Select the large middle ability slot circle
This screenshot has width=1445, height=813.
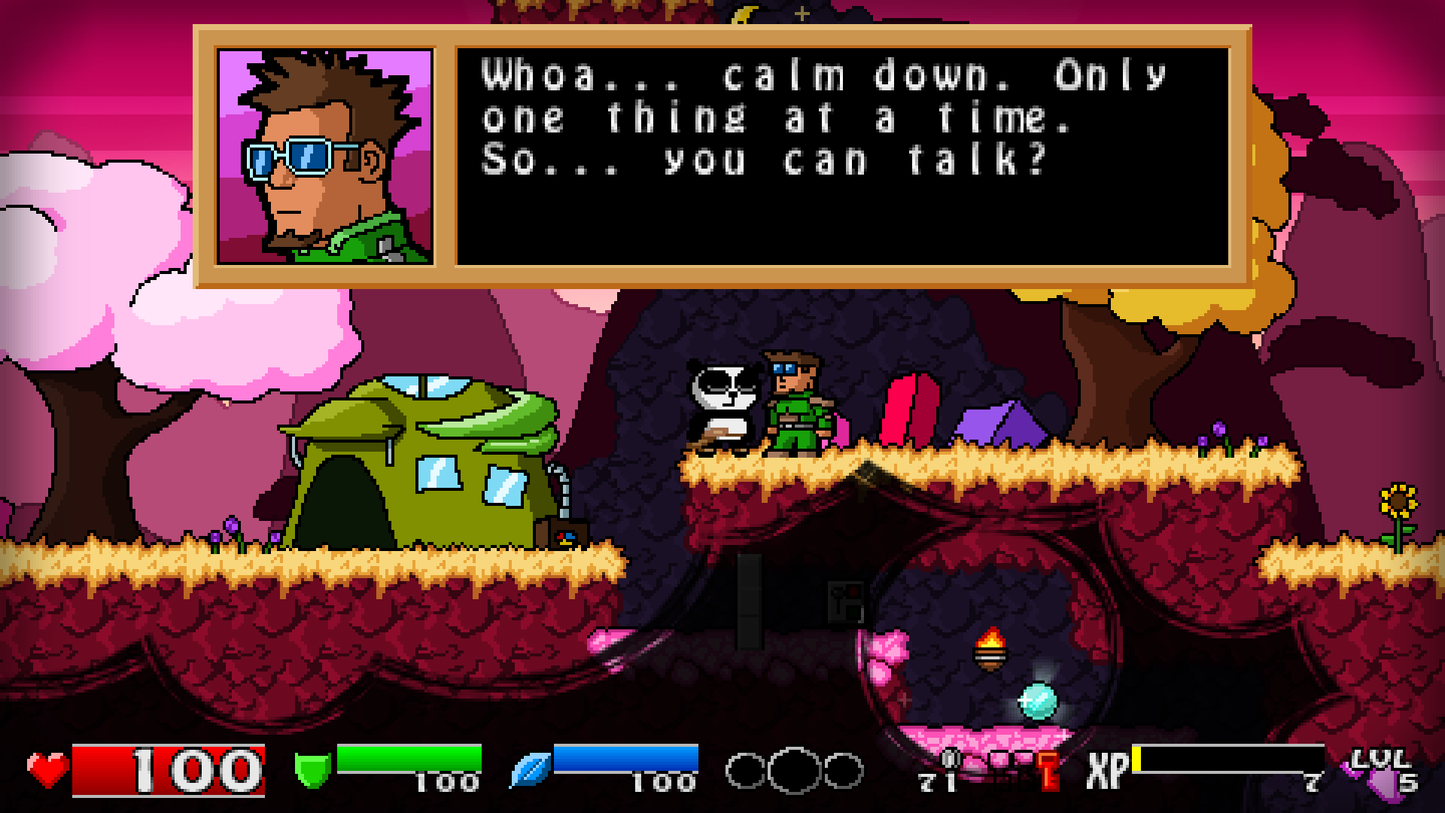tap(797, 768)
